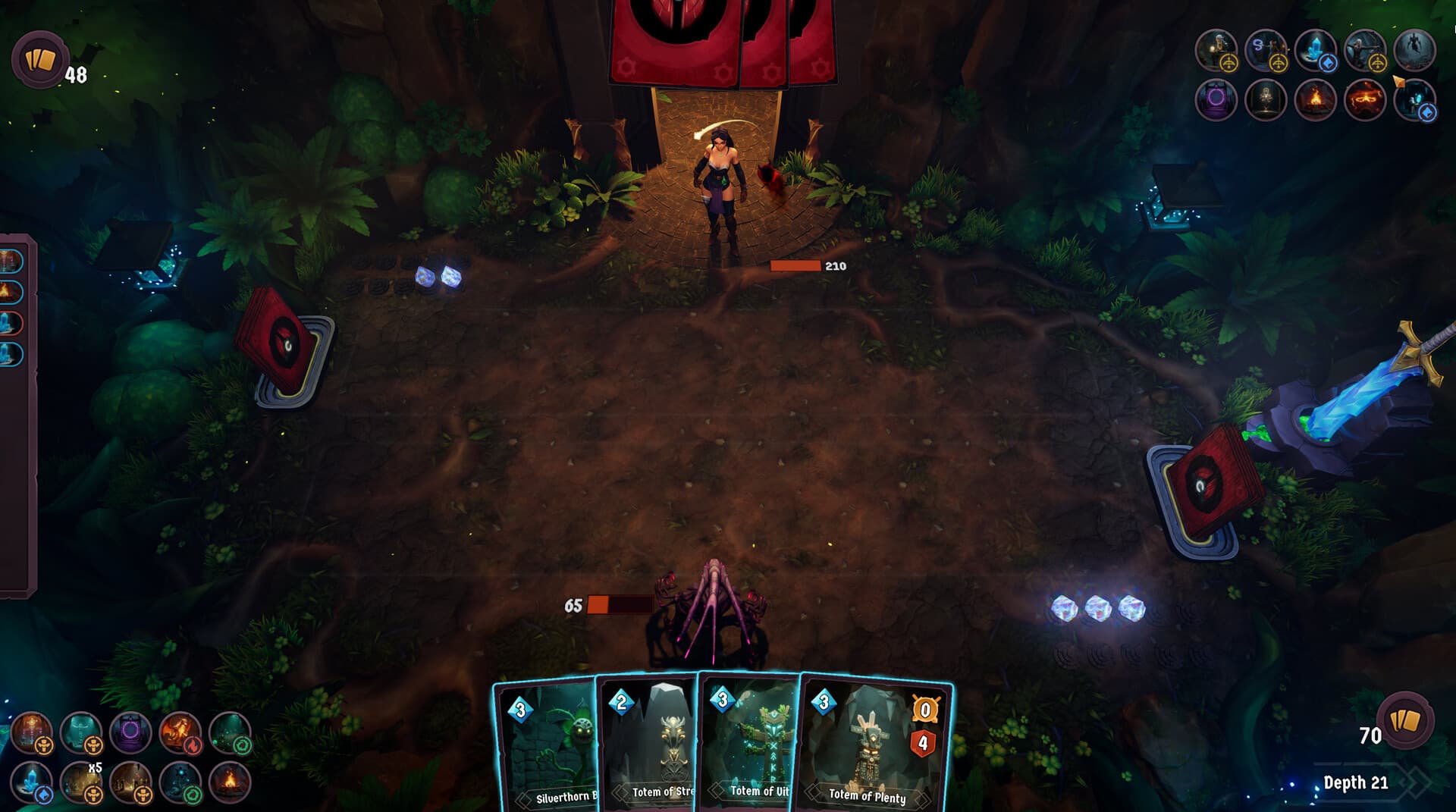This screenshot has width=1456, height=812.
Task: Select the purple portal icon in bottom-left bar
Action: [130, 733]
